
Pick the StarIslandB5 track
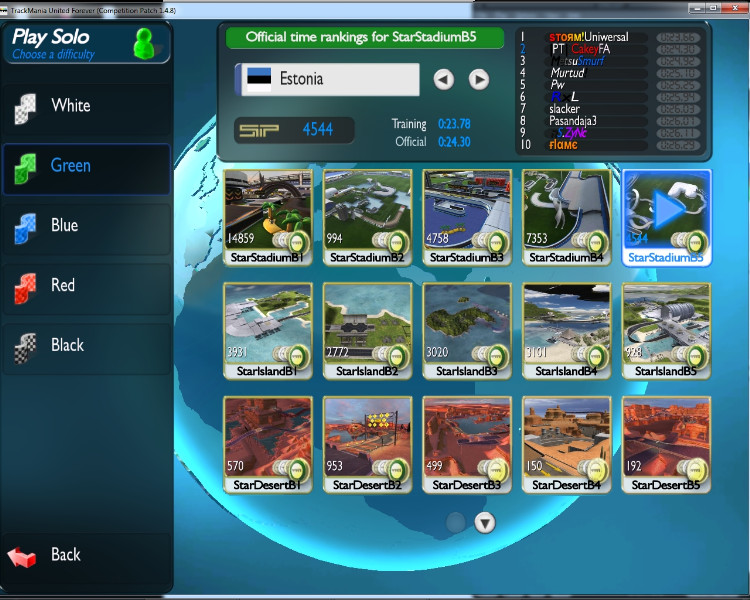(x=667, y=330)
